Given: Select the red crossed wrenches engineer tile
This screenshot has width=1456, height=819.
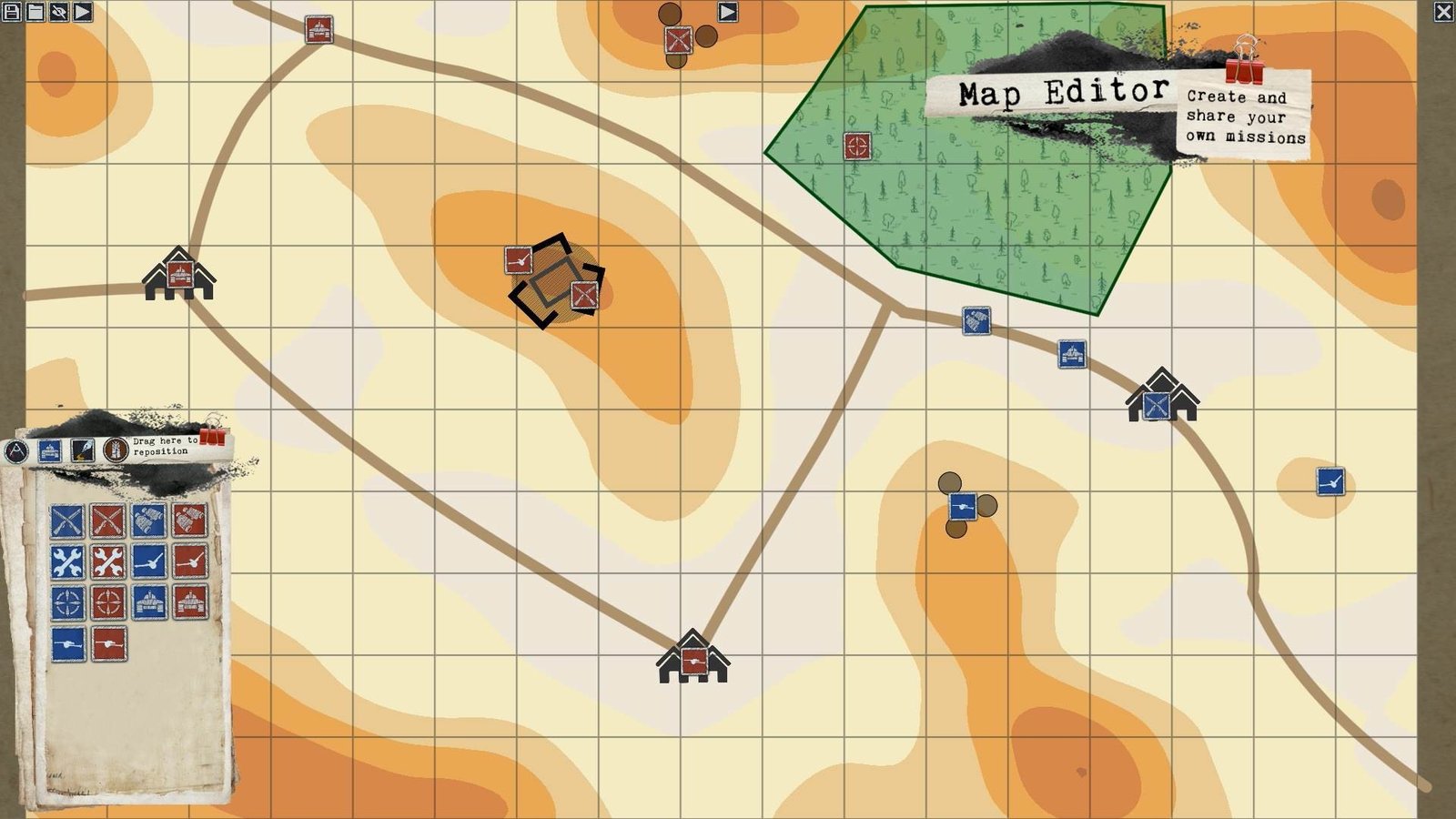Looking at the screenshot, I should coord(108,562).
